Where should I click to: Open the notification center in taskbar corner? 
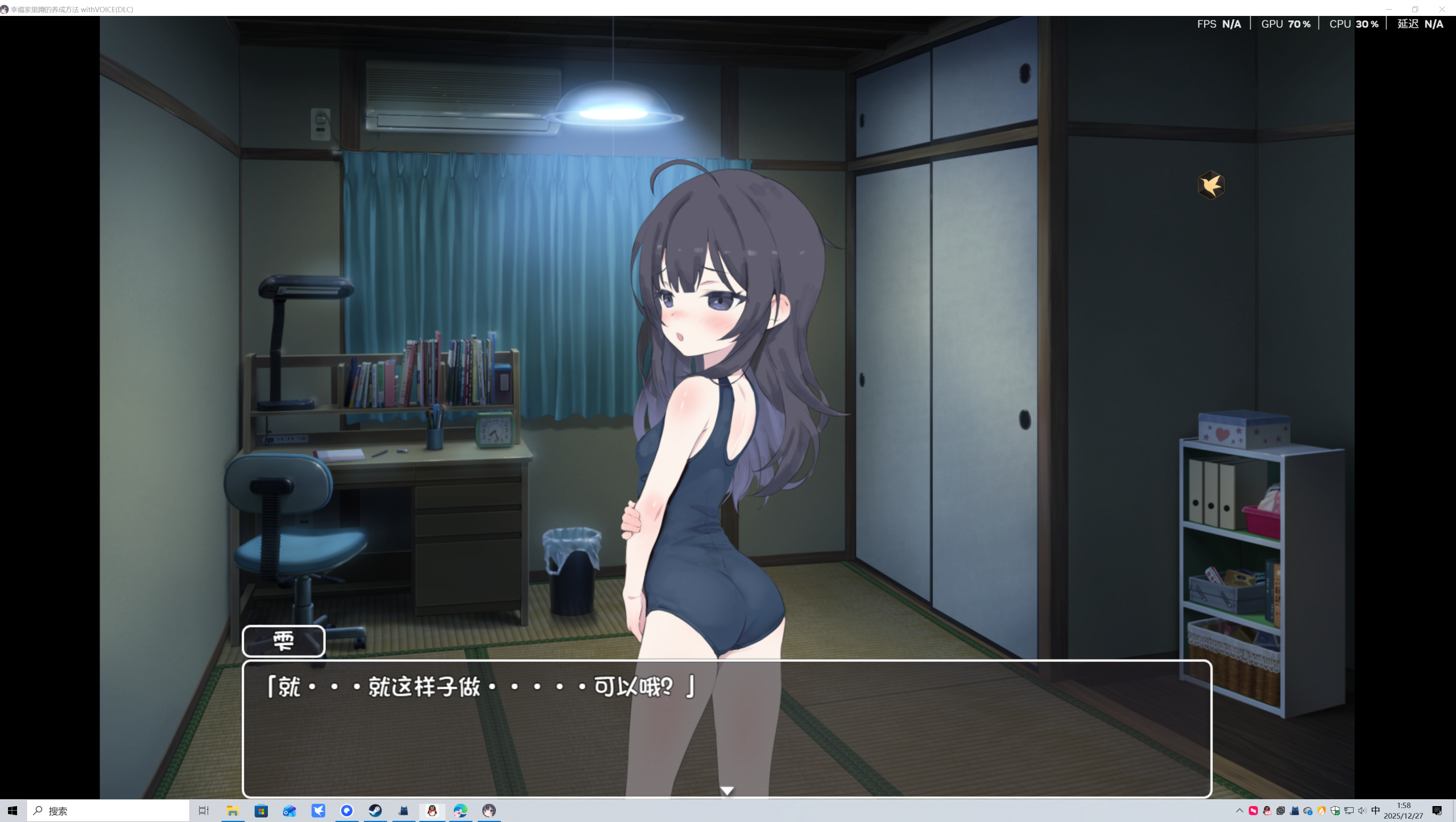point(1439,811)
